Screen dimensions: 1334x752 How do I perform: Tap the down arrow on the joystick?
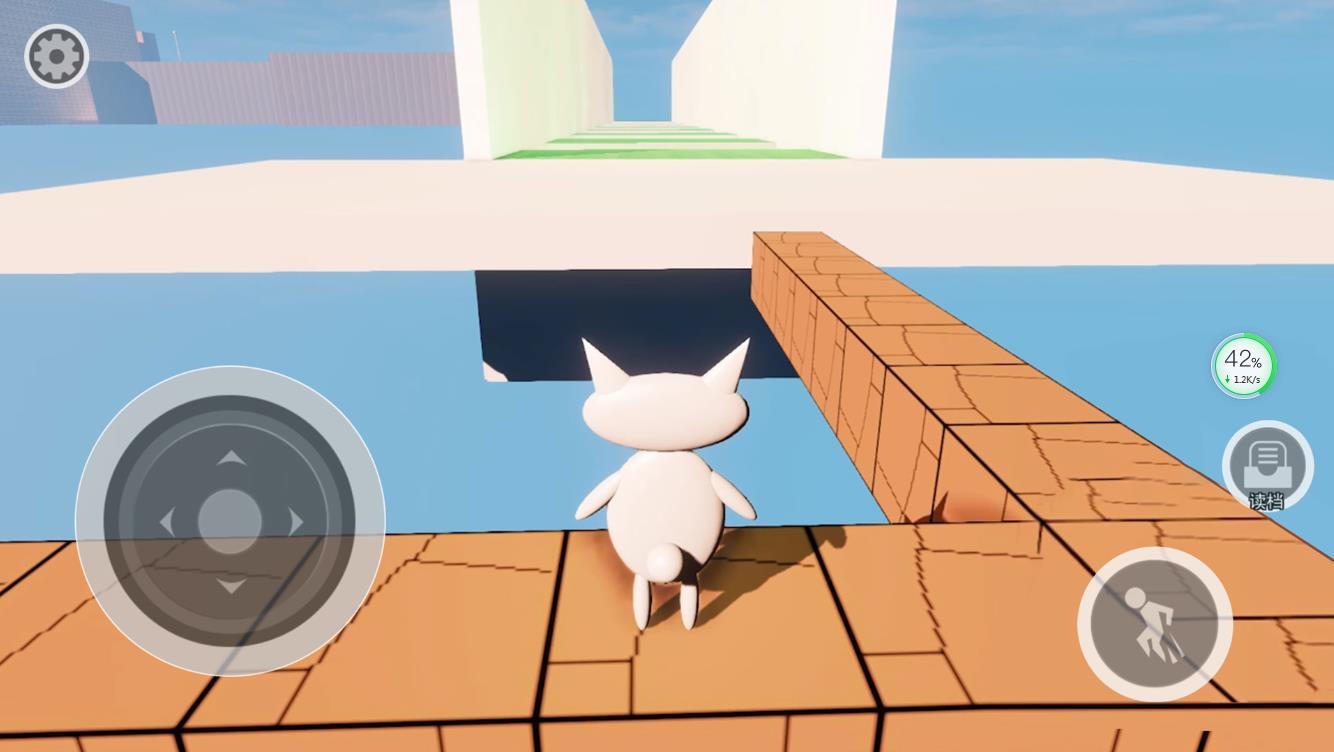(x=231, y=585)
